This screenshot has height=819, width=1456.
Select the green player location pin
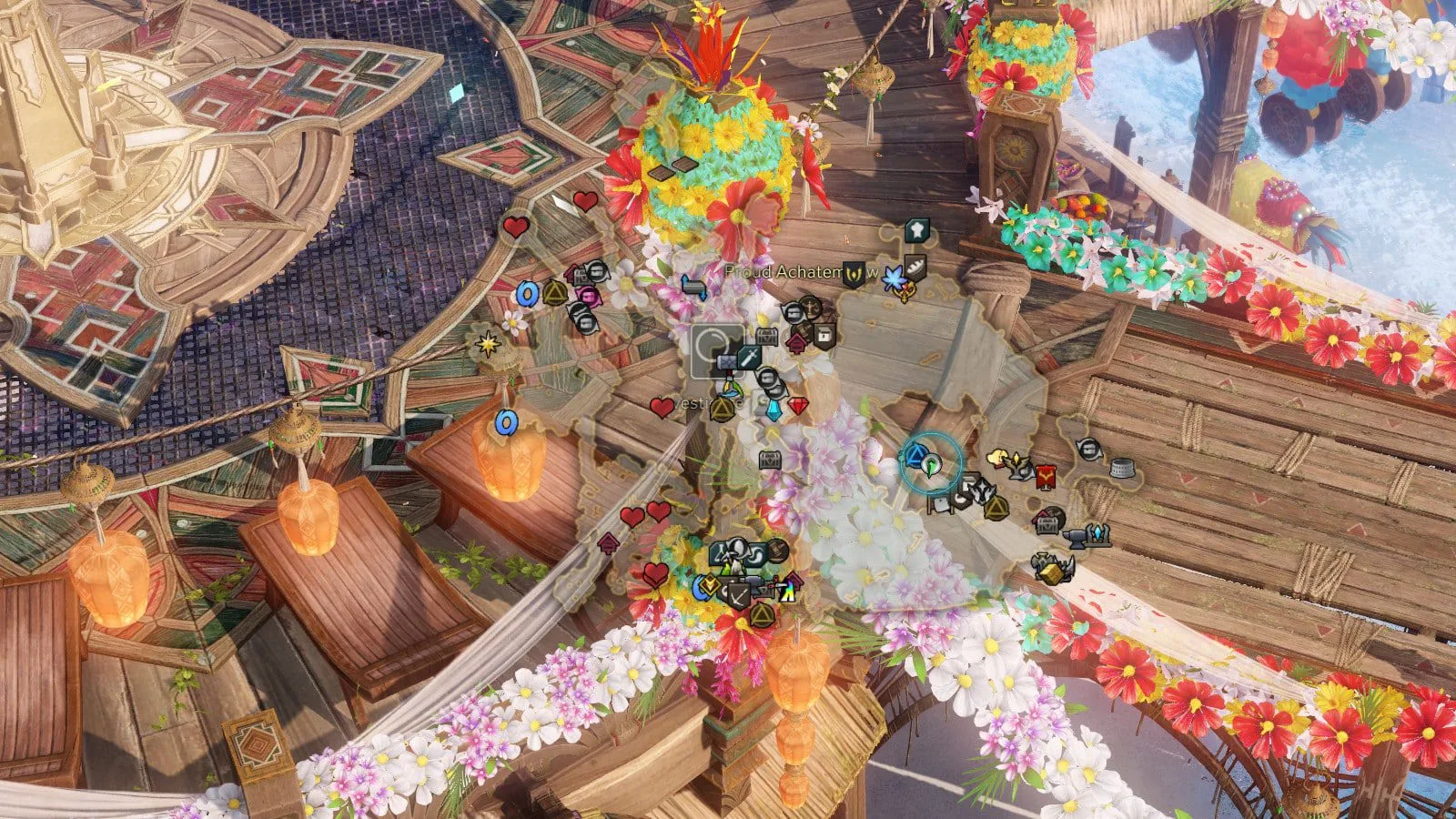[930, 466]
